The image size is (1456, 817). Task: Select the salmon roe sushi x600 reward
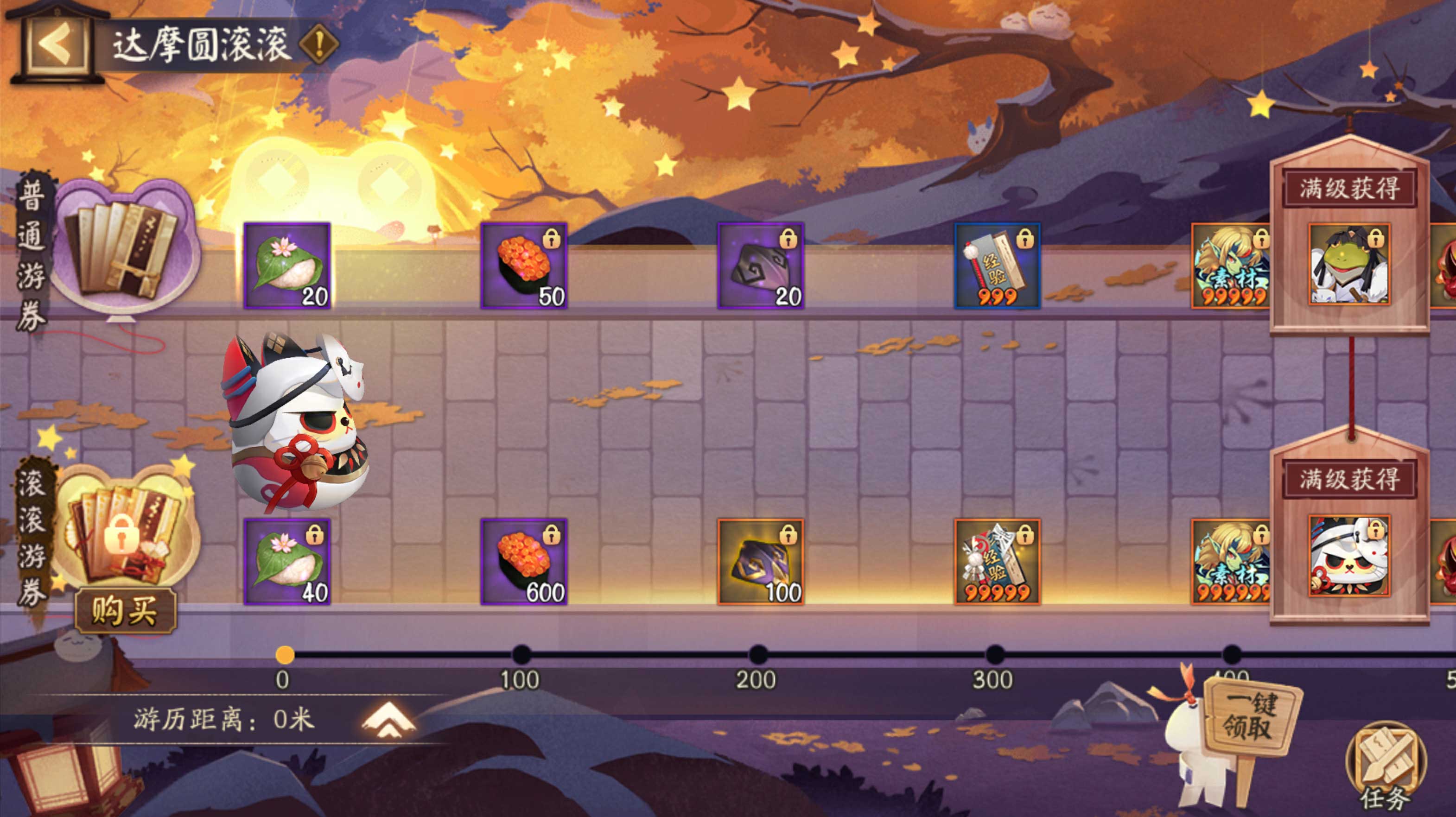pyautogui.click(x=524, y=562)
